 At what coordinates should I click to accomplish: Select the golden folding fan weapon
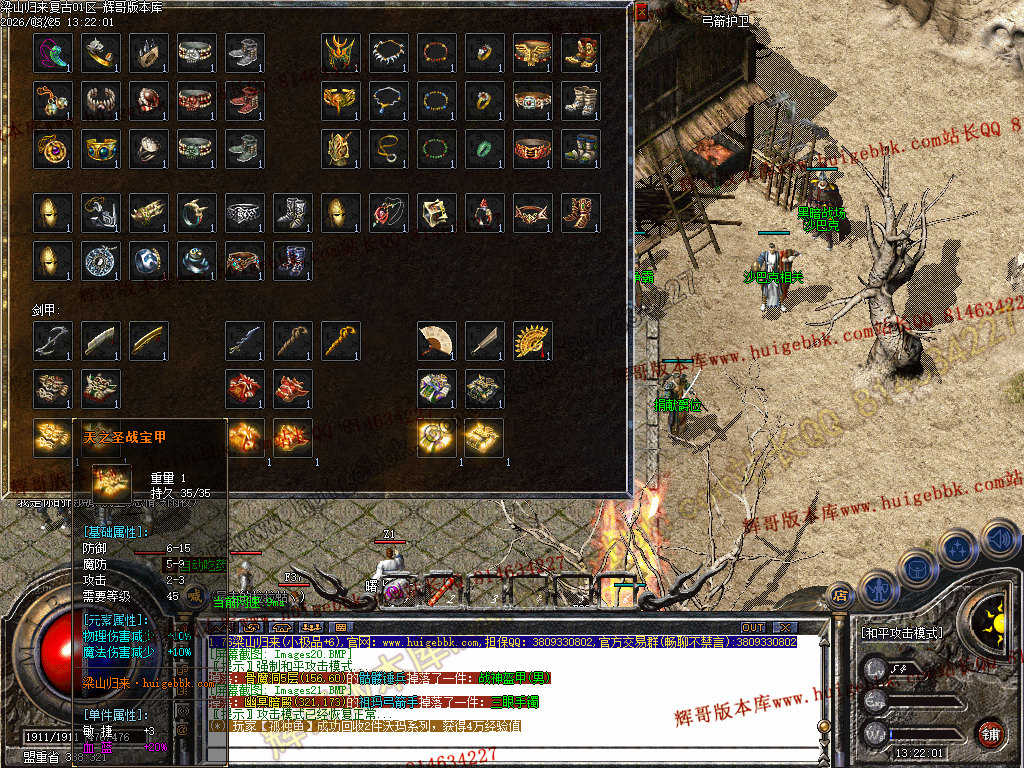point(437,341)
